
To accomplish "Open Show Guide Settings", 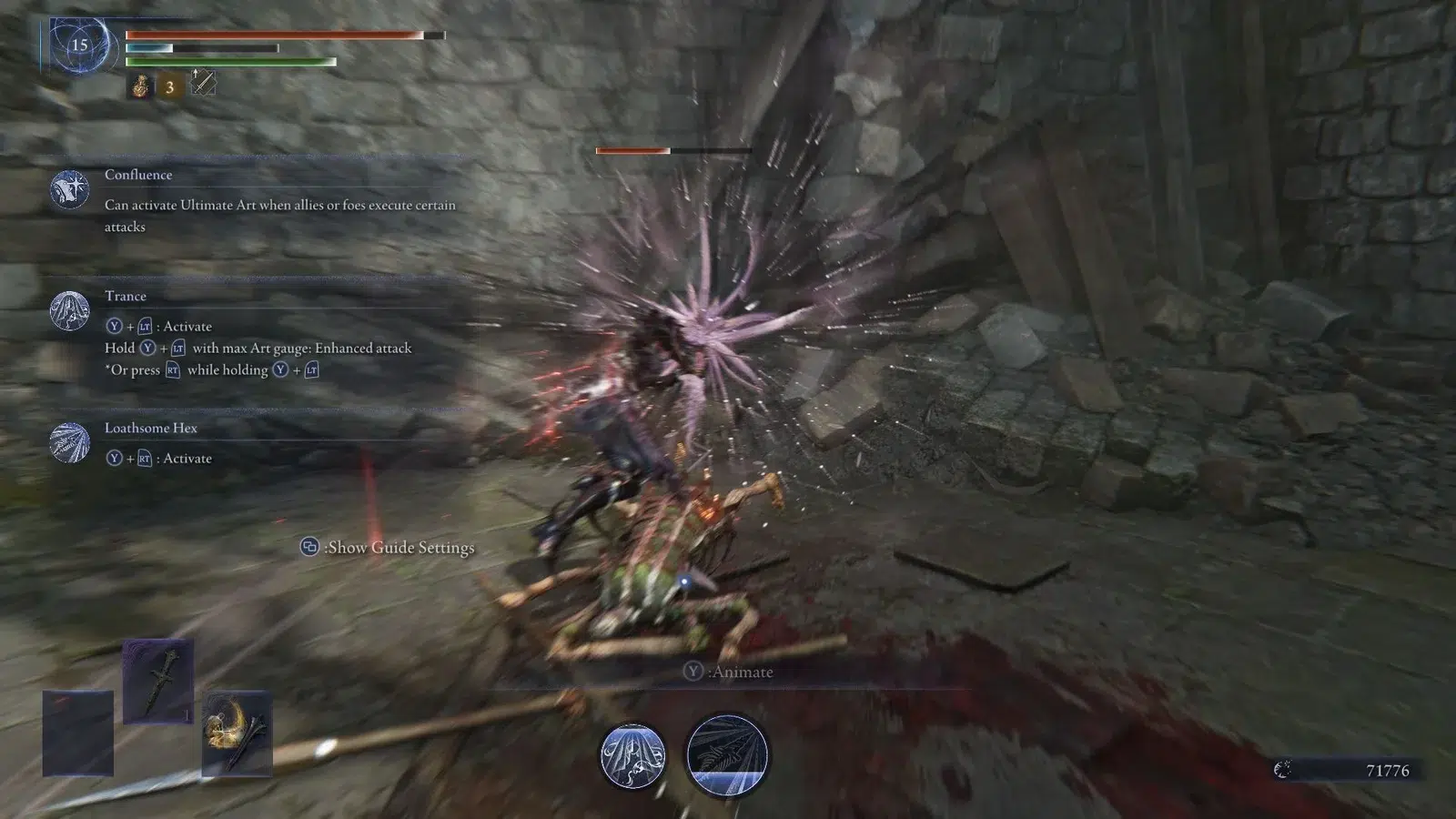I will pos(389,547).
